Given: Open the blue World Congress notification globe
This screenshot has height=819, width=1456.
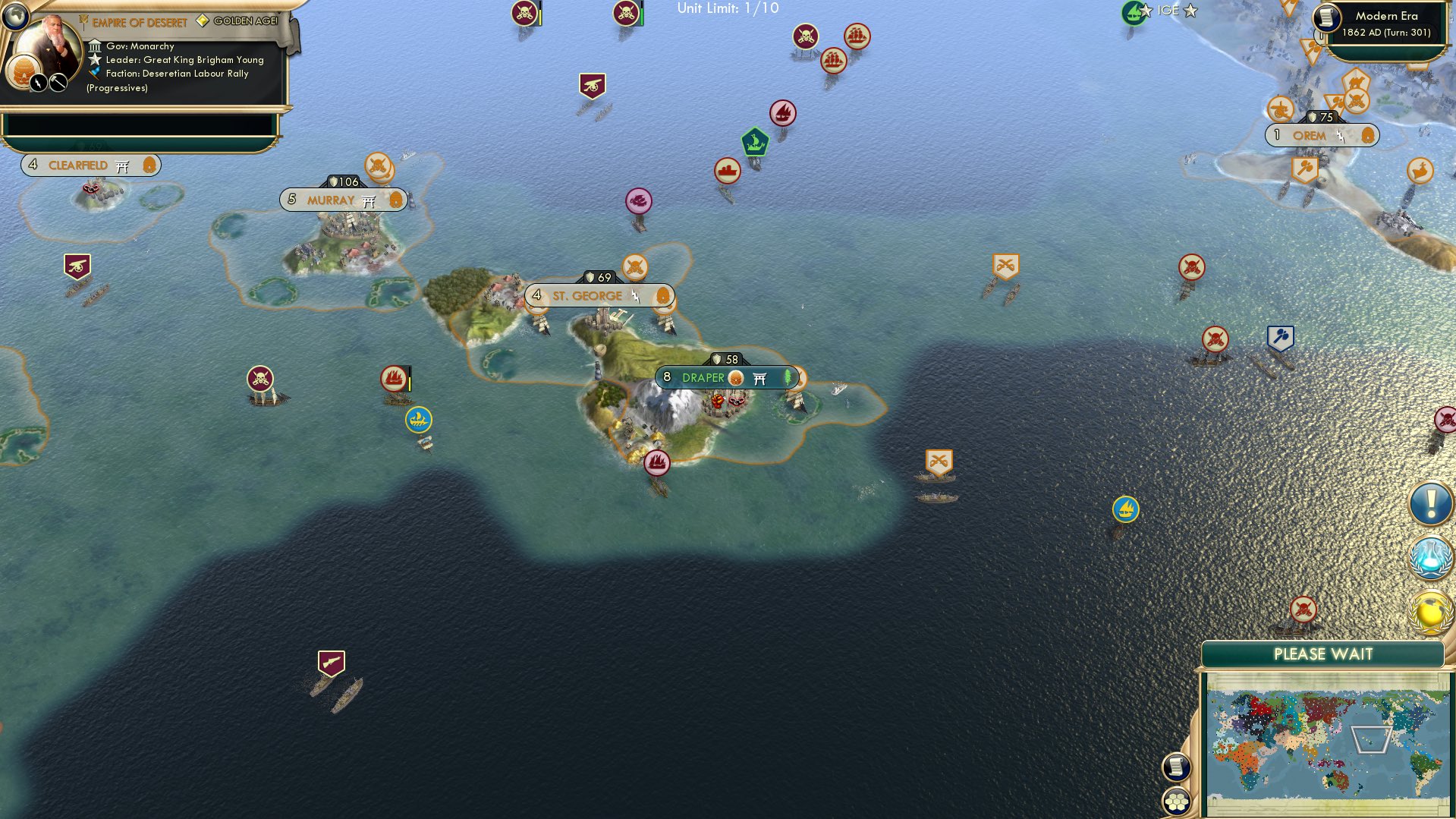Looking at the screenshot, I should pyautogui.click(x=1429, y=555).
